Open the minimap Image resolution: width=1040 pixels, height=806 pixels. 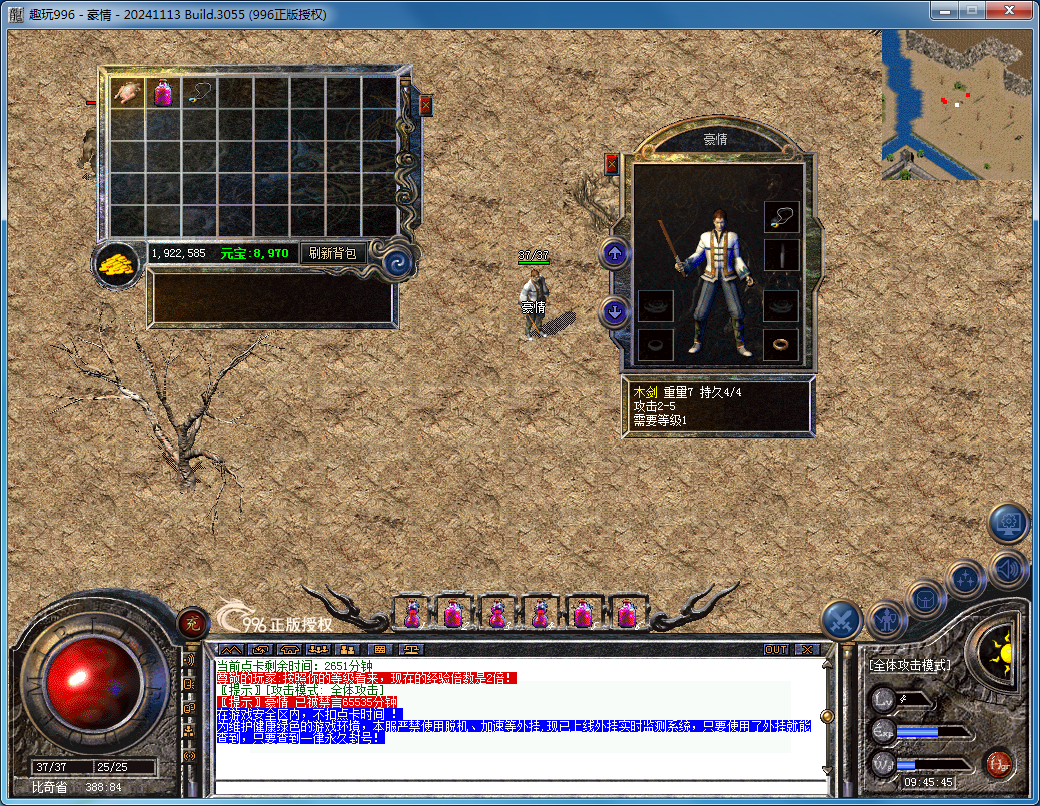(x=956, y=104)
